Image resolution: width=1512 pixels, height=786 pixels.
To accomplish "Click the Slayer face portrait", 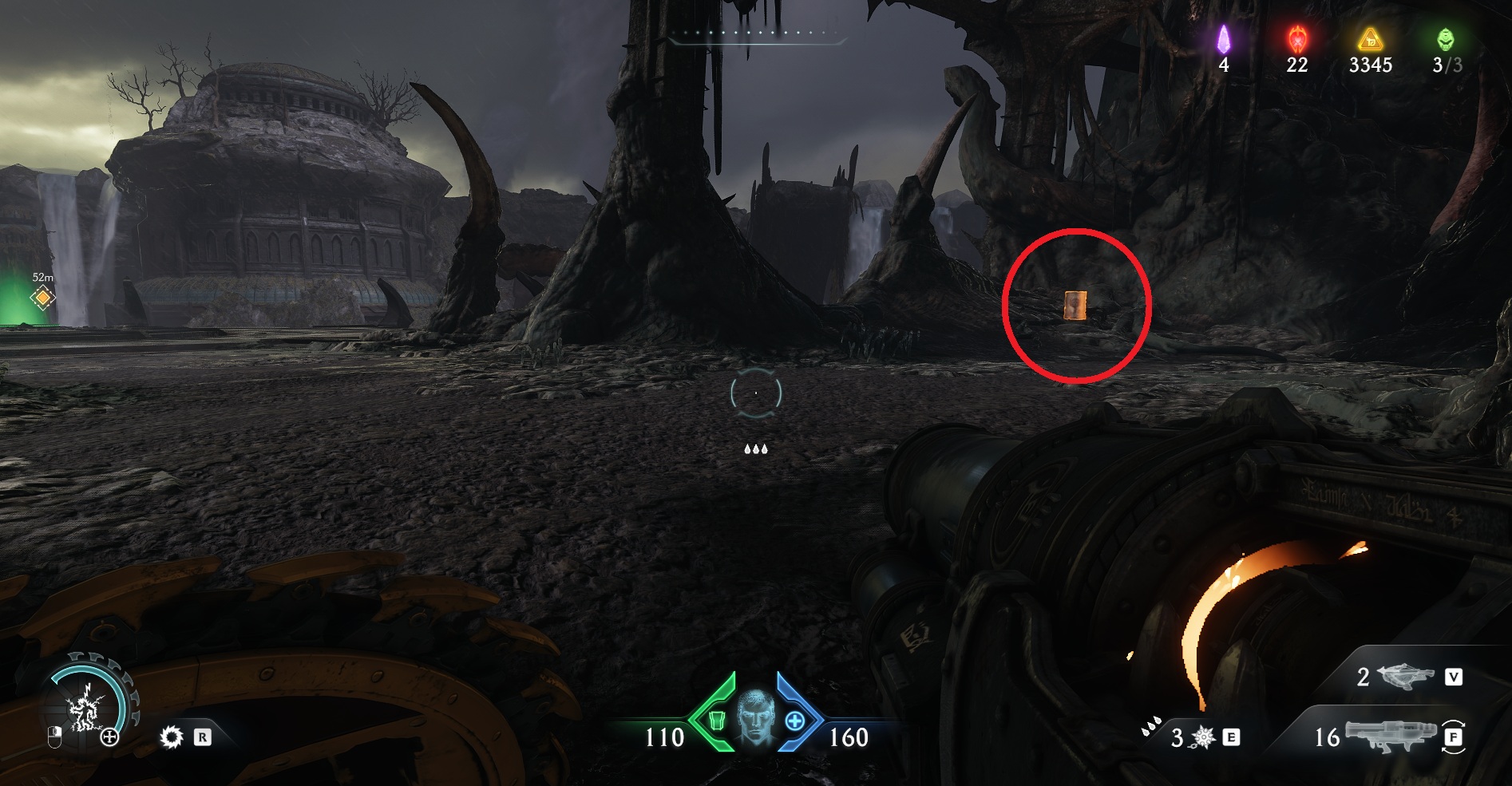I will coord(755,717).
